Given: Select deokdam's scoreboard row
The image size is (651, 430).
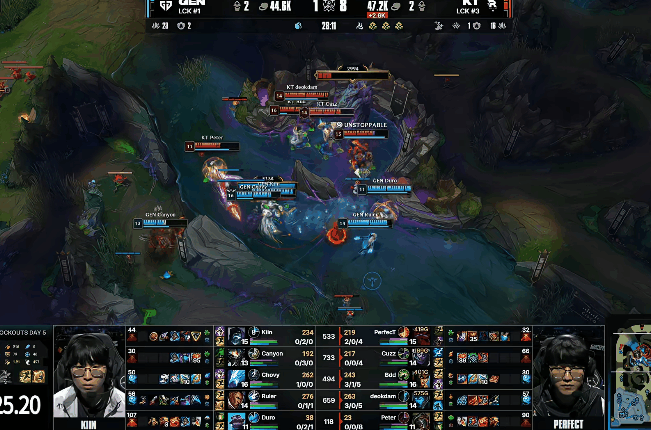Looking at the screenshot, I should coord(382,397).
